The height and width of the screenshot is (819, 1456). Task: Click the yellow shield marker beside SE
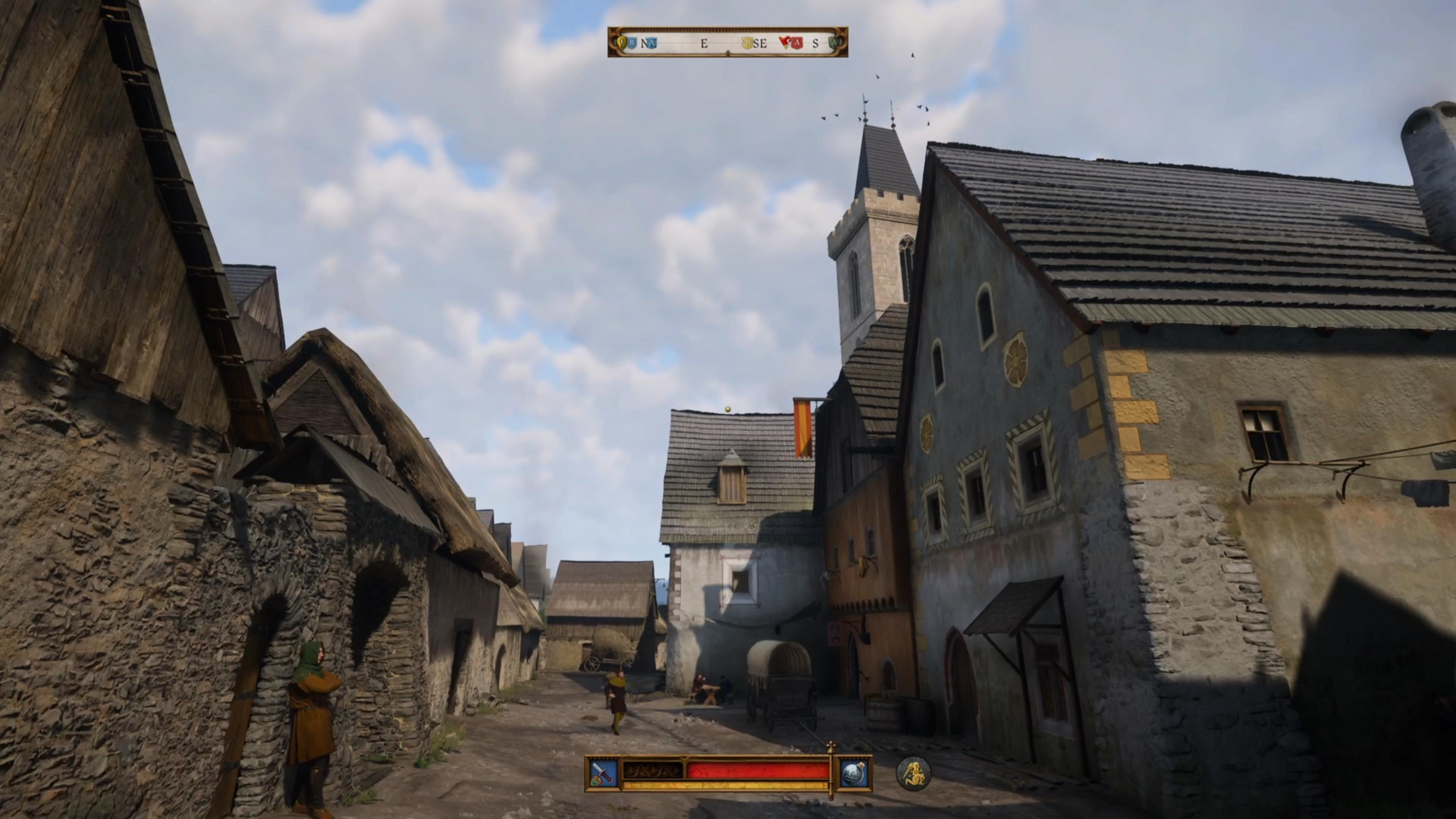[x=748, y=43]
